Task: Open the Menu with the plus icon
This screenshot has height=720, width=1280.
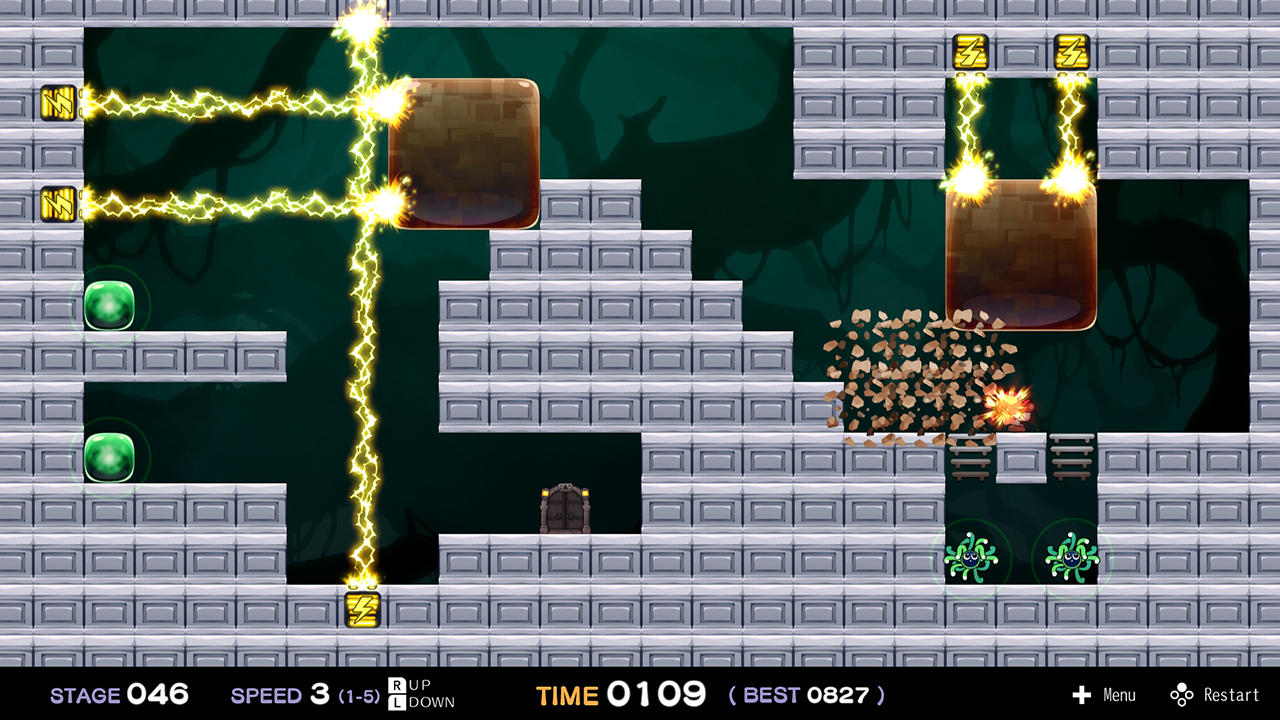Action: point(1083,695)
